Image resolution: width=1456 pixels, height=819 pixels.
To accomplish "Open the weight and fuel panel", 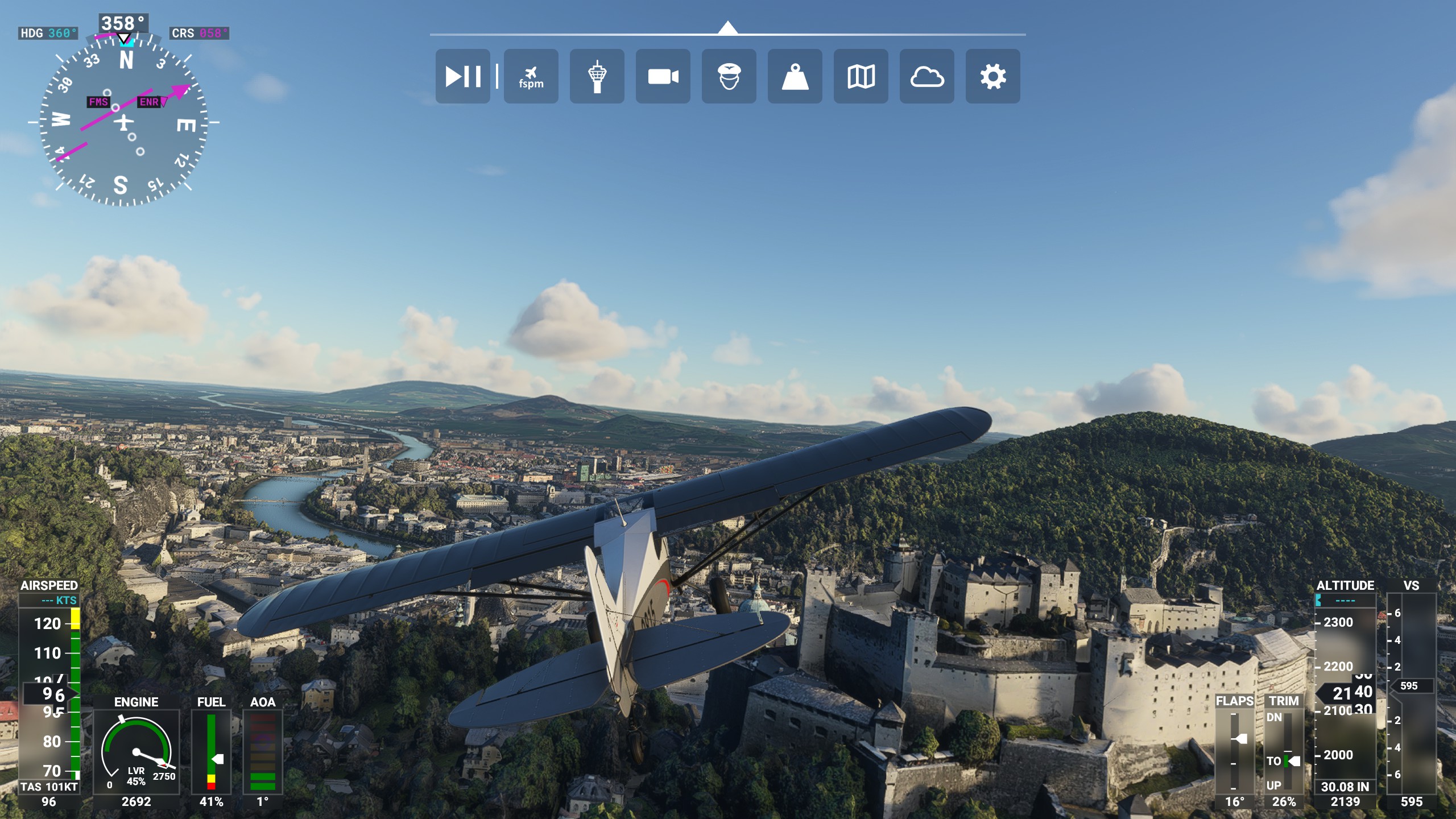I will coord(795,76).
